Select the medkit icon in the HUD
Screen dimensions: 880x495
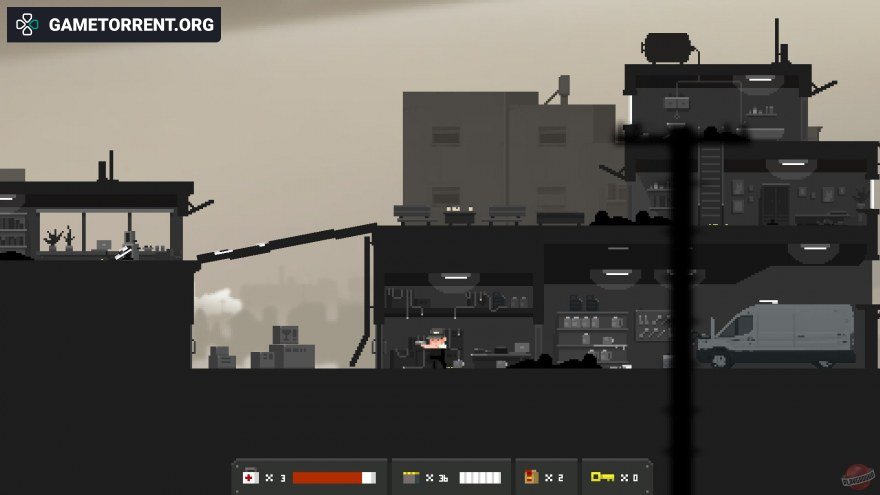pyautogui.click(x=250, y=477)
